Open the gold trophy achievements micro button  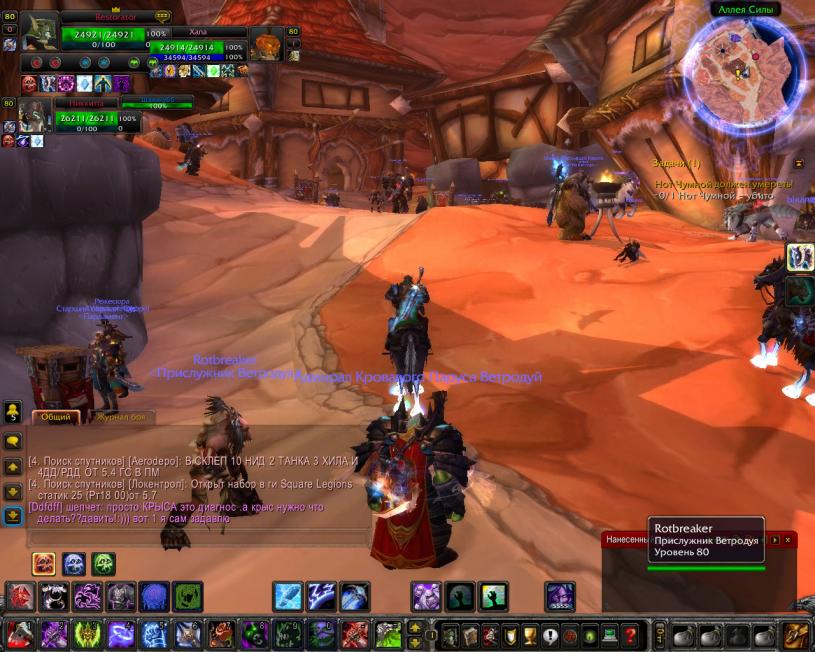click(529, 635)
